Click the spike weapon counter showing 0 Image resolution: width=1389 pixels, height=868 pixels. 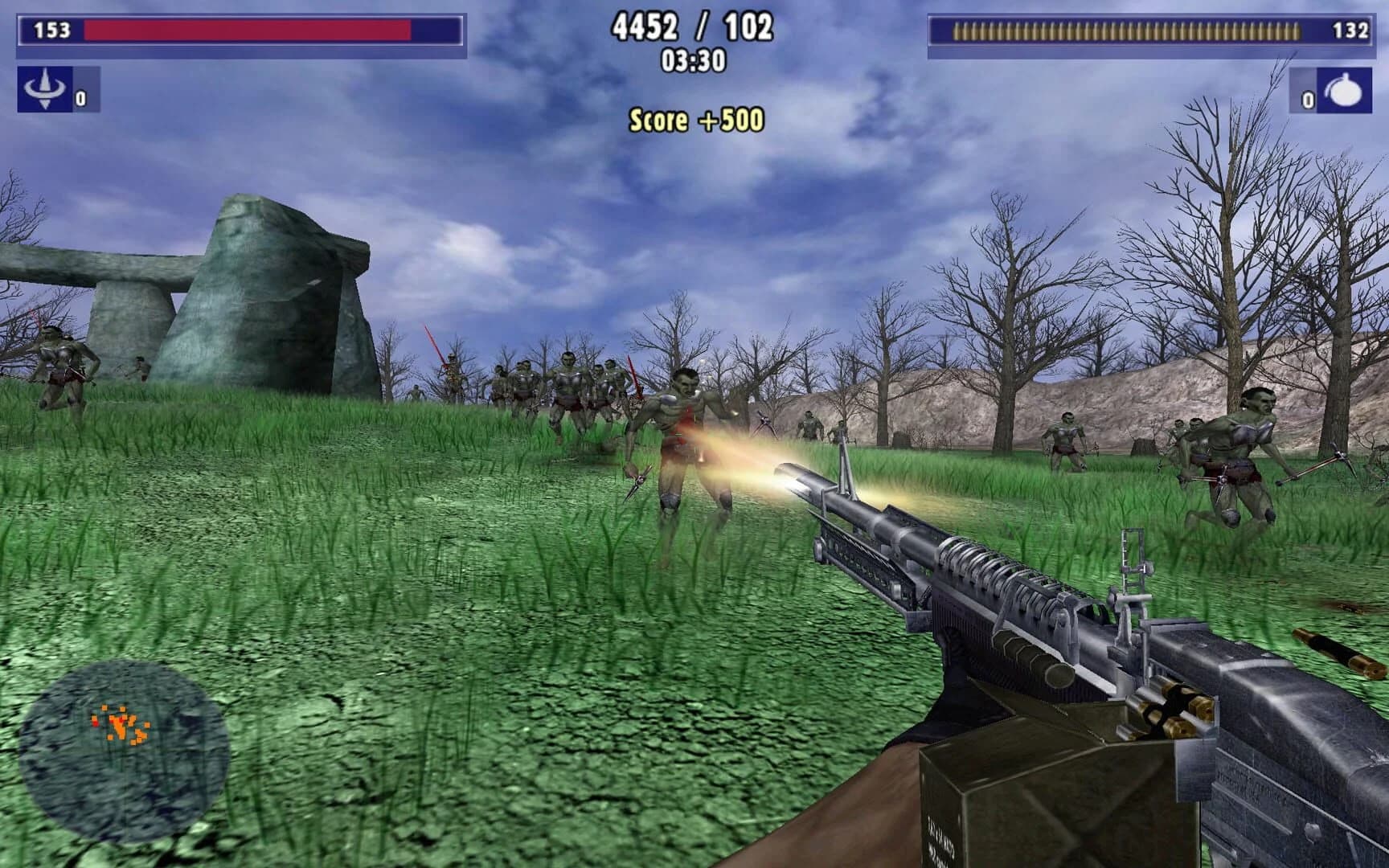(80, 98)
